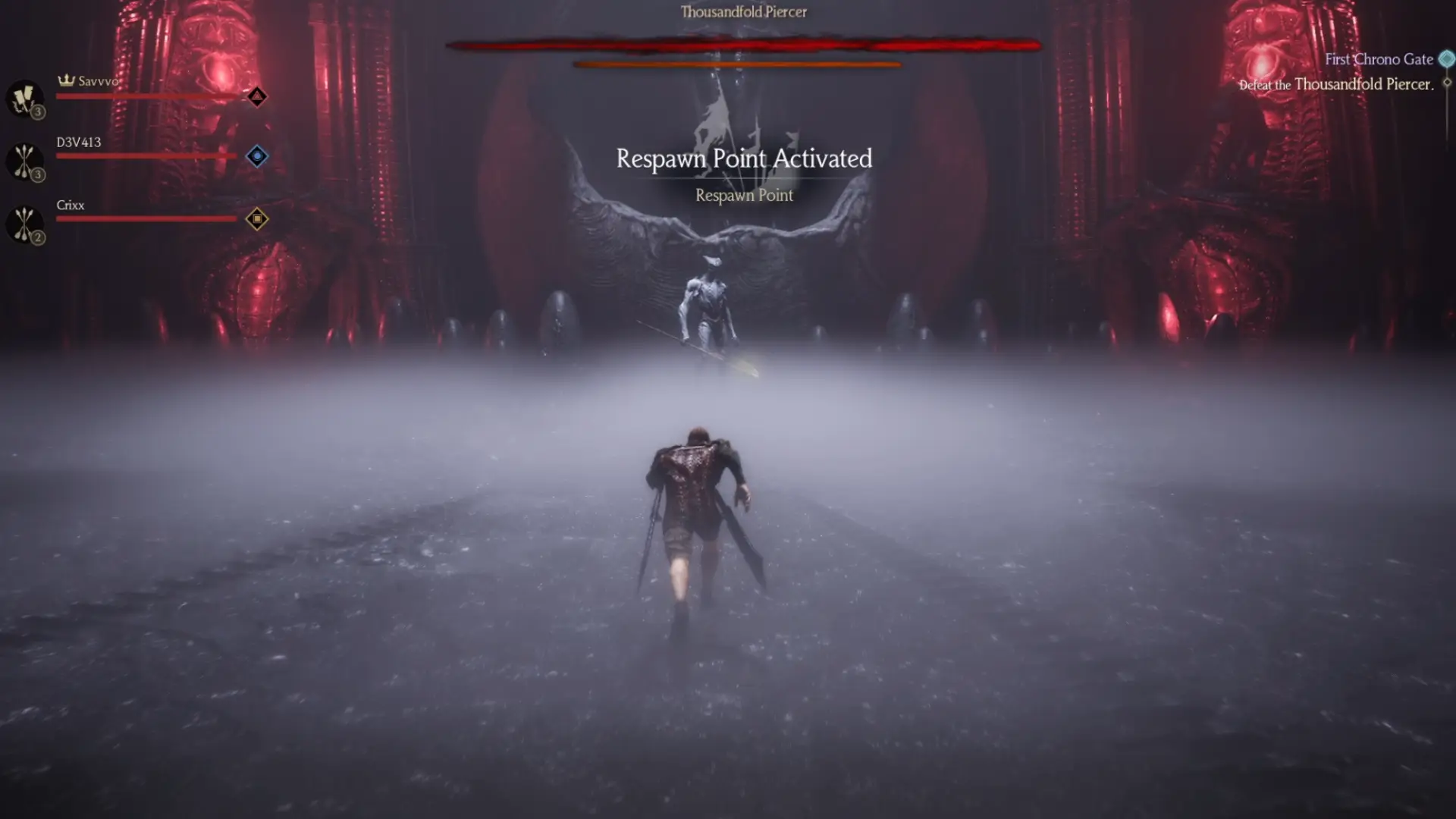Click the red diamond marker beside Savvvo

[x=257, y=96]
